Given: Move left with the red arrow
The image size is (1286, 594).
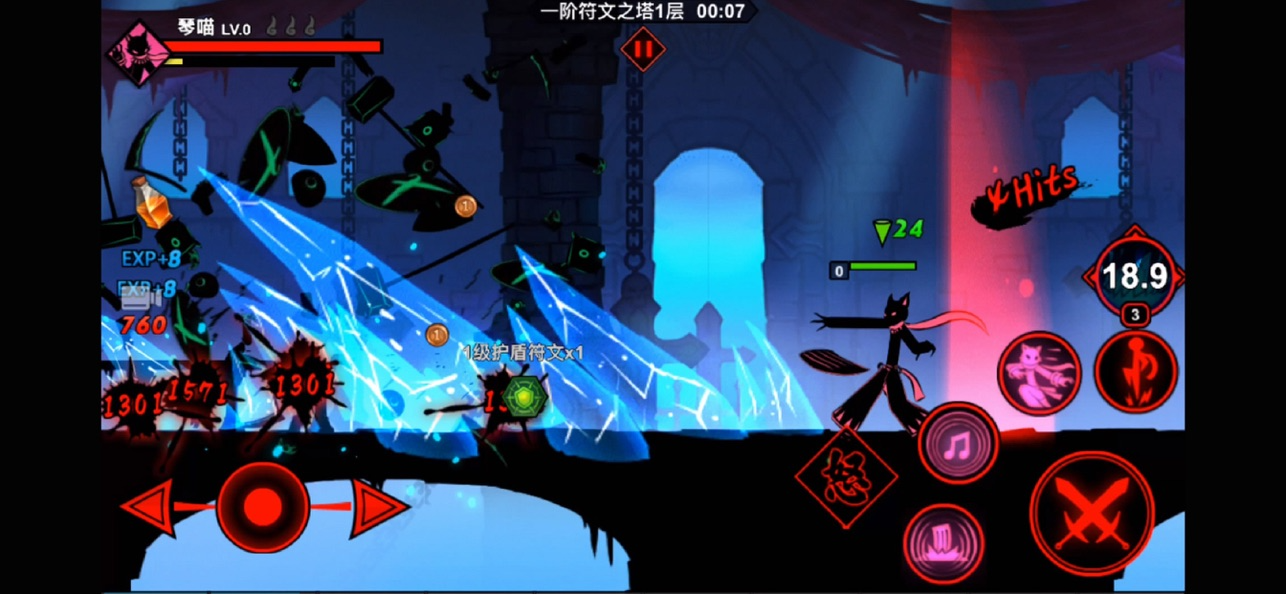Looking at the screenshot, I should point(148,507).
